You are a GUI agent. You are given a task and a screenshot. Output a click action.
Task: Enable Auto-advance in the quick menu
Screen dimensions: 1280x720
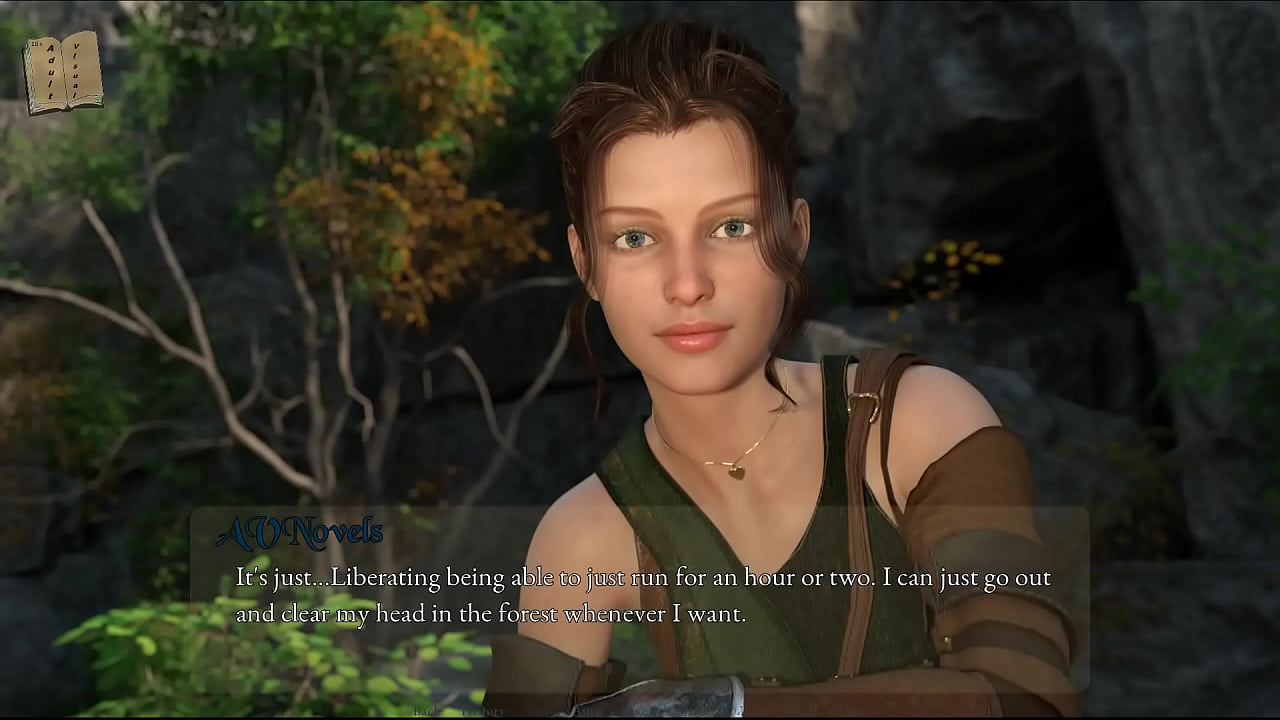click(586, 711)
